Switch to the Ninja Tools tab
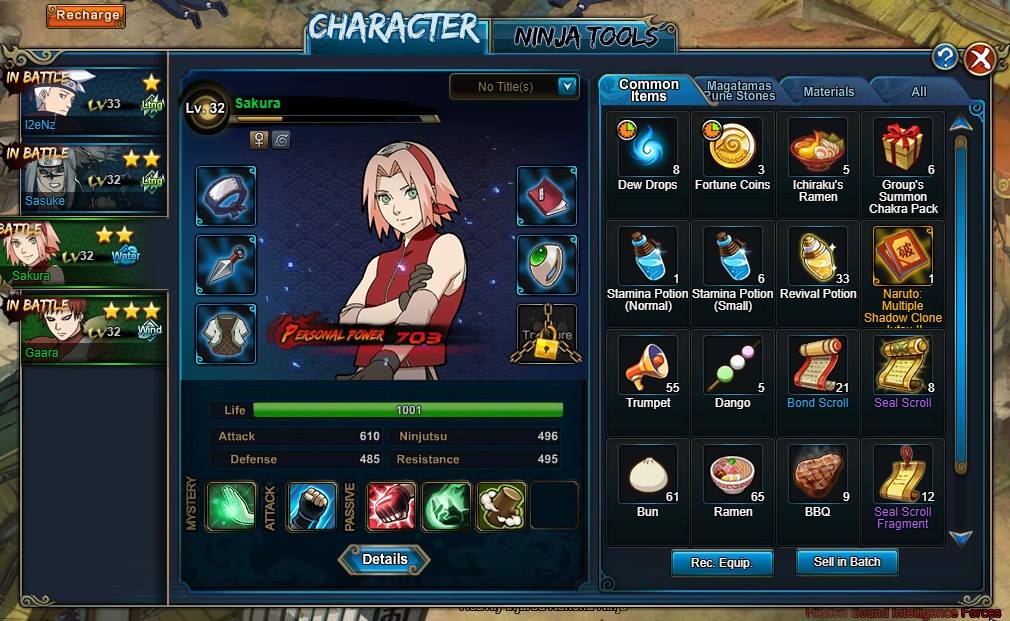Viewport: 1010px width, 621px height. click(x=585, y=36)
